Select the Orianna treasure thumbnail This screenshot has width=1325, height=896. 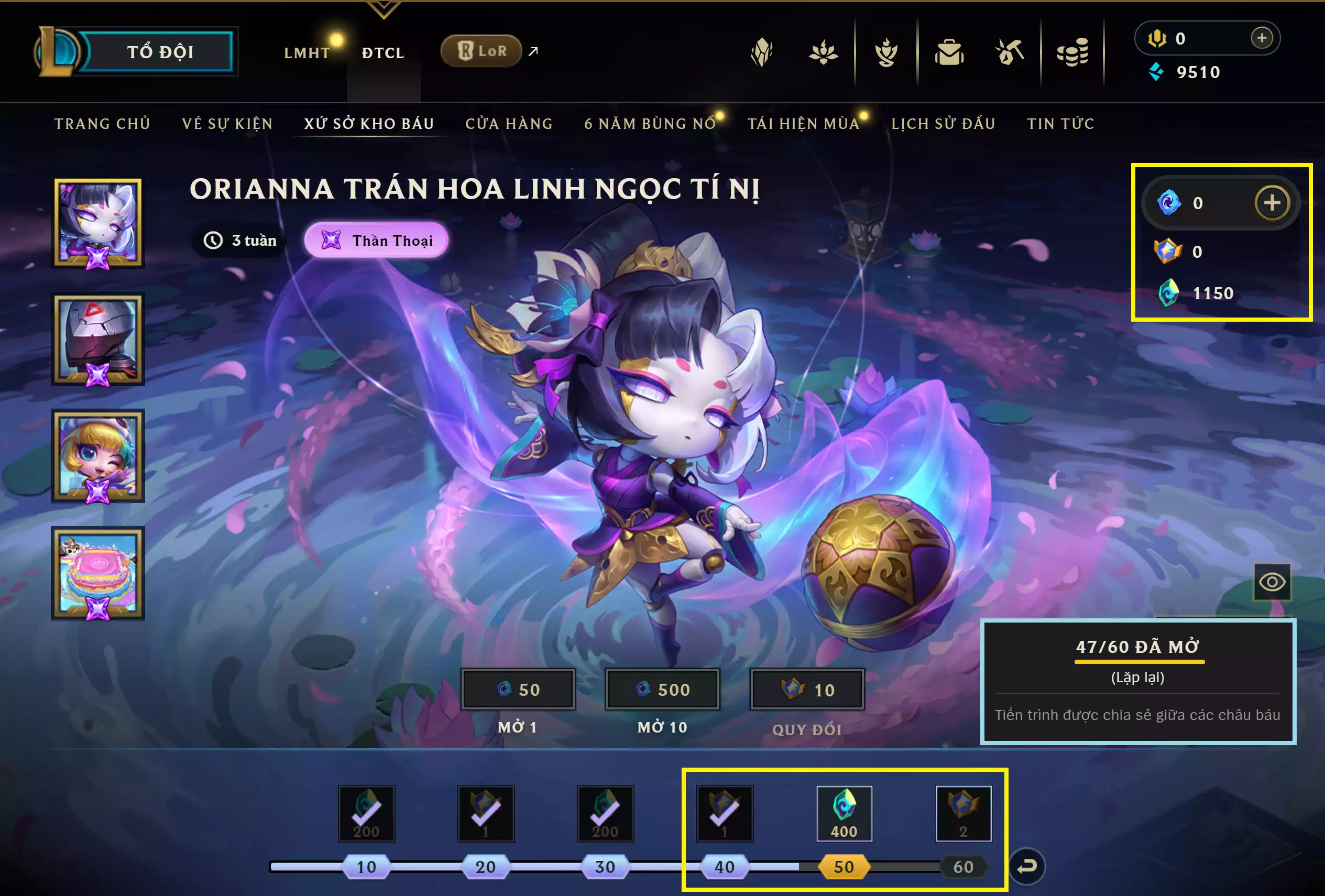pyautogui.click(x=98, y=223)
